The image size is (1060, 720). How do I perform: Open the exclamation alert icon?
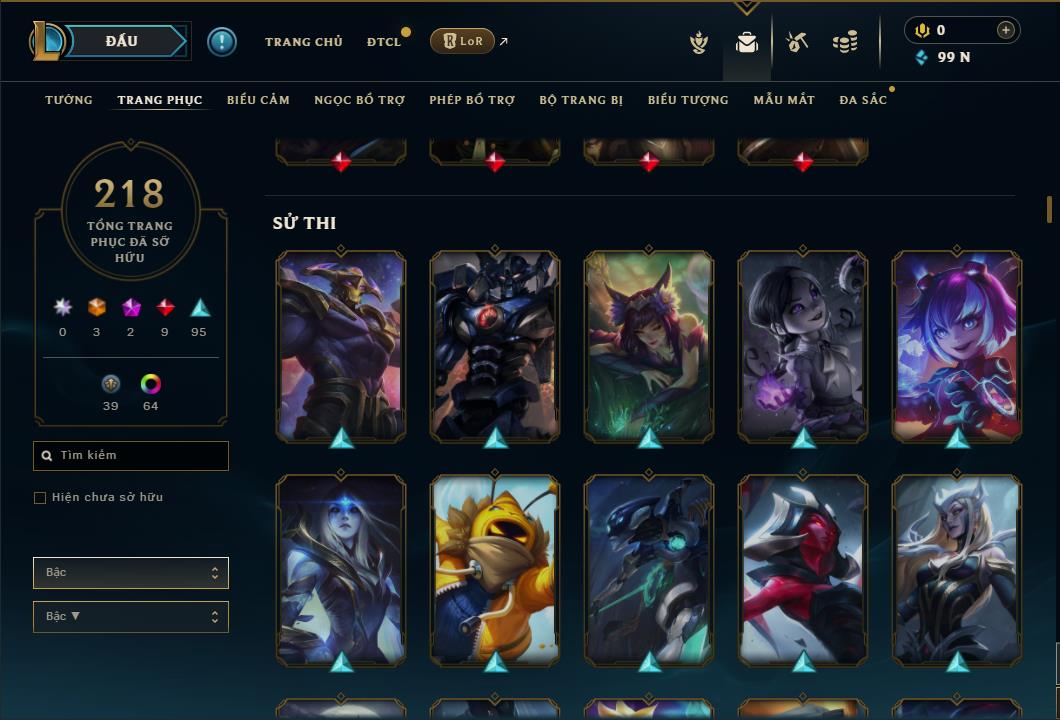pyautogui.click(x=222, y=41)
